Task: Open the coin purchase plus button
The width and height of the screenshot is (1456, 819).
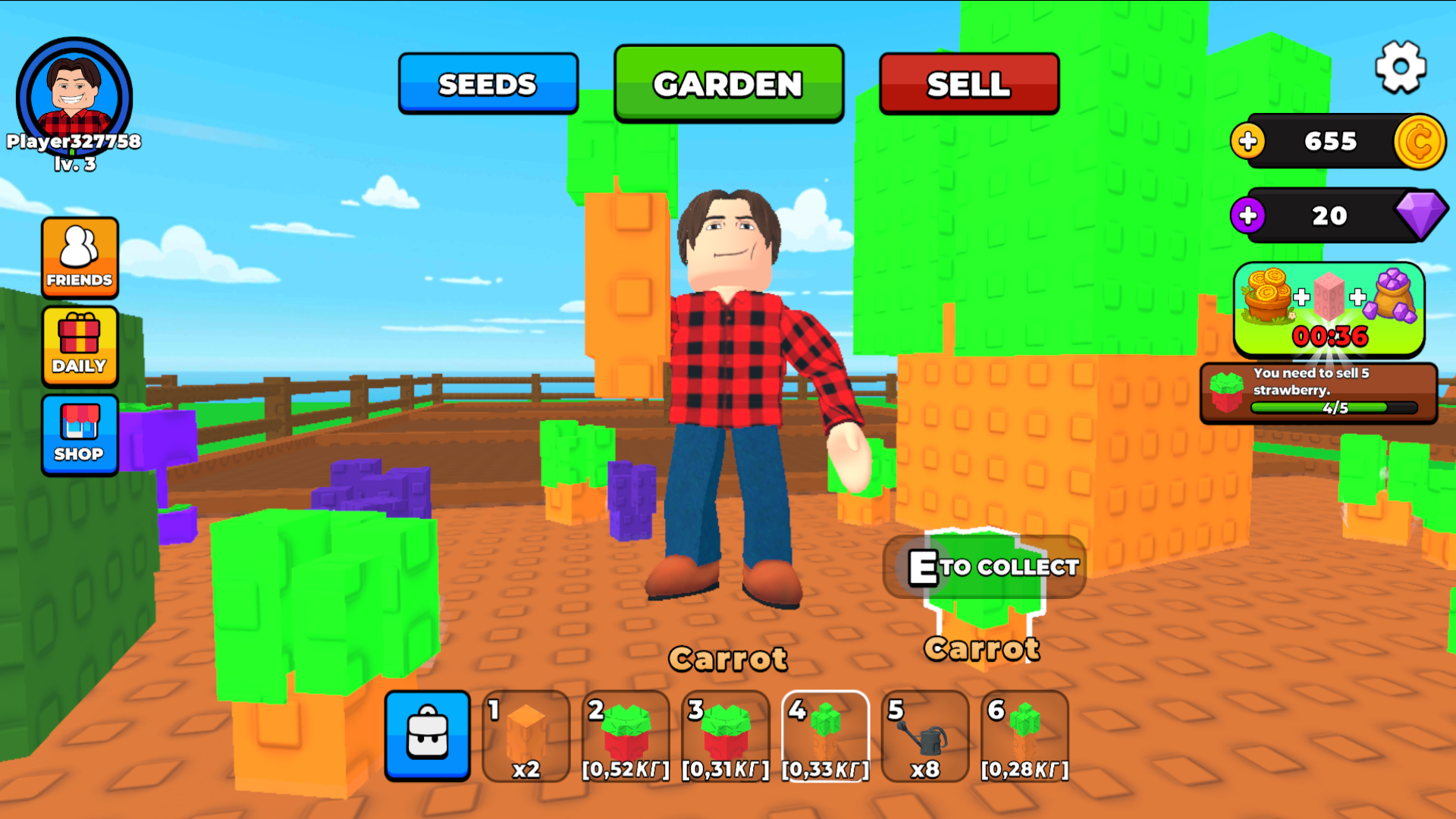Action: 1247,142
